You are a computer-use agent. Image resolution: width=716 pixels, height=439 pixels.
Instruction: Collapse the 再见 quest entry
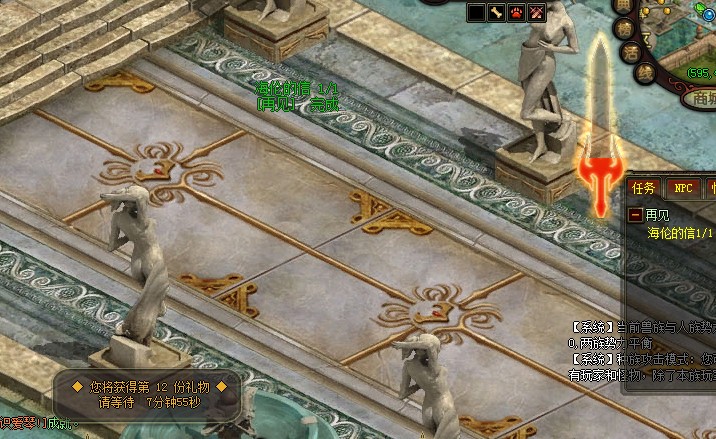click(635, 214)
